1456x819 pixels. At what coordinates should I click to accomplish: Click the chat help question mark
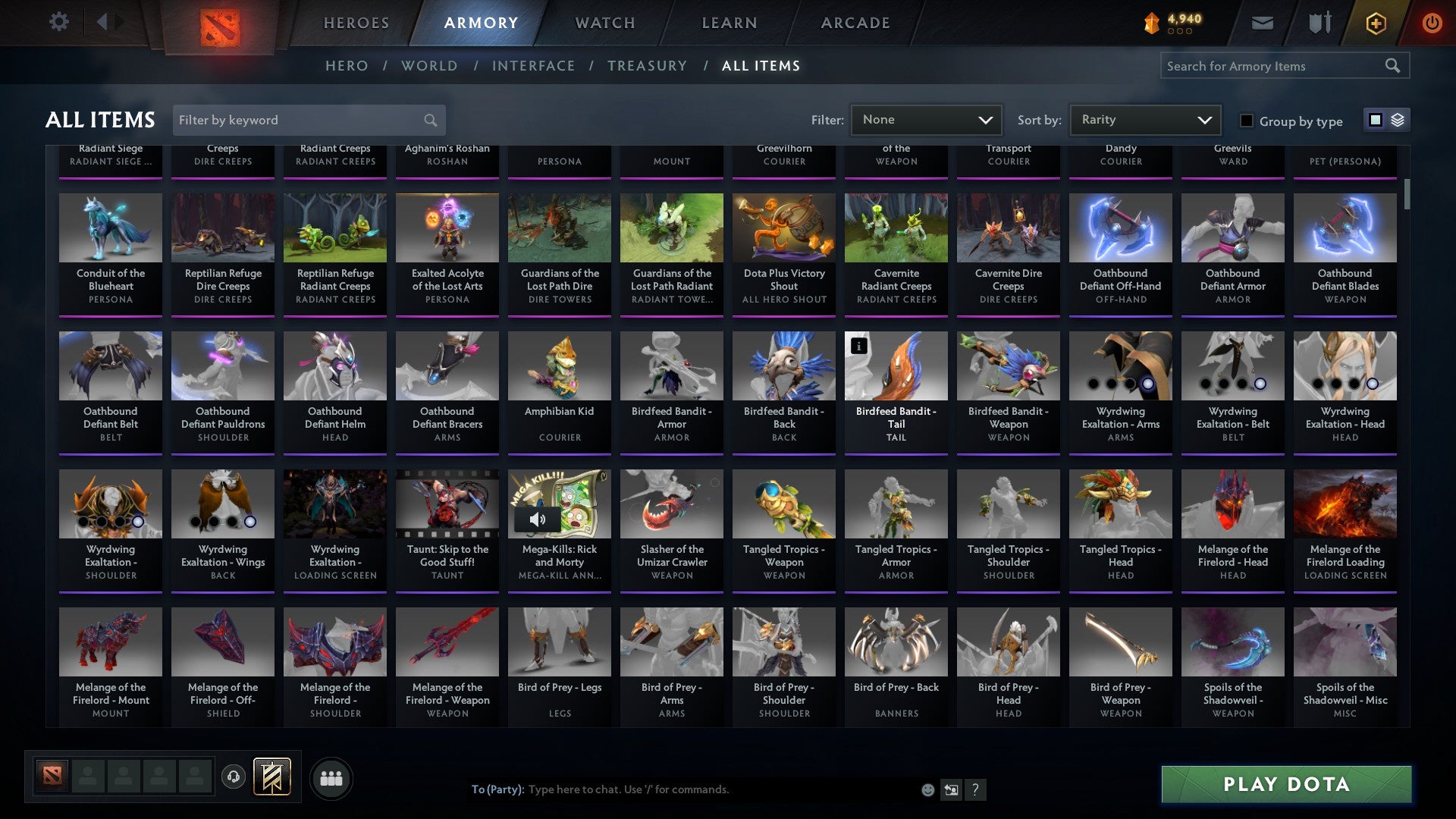tap(975, 789)
